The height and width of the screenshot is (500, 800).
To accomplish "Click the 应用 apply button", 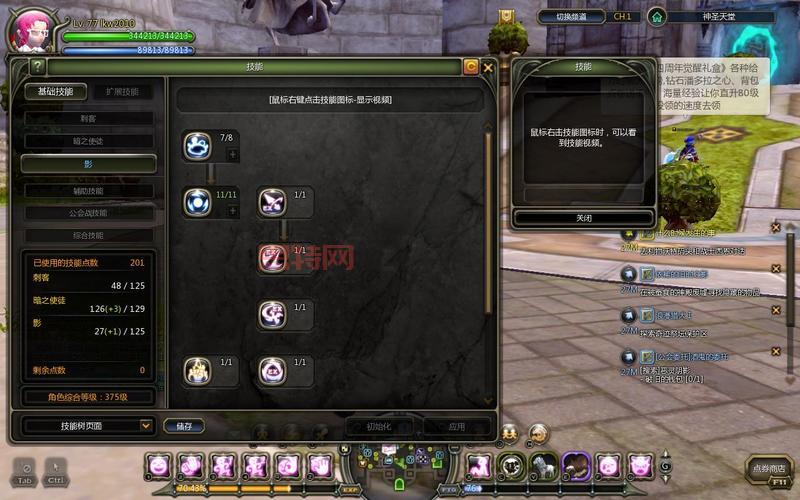I will [x=456, y=426].
